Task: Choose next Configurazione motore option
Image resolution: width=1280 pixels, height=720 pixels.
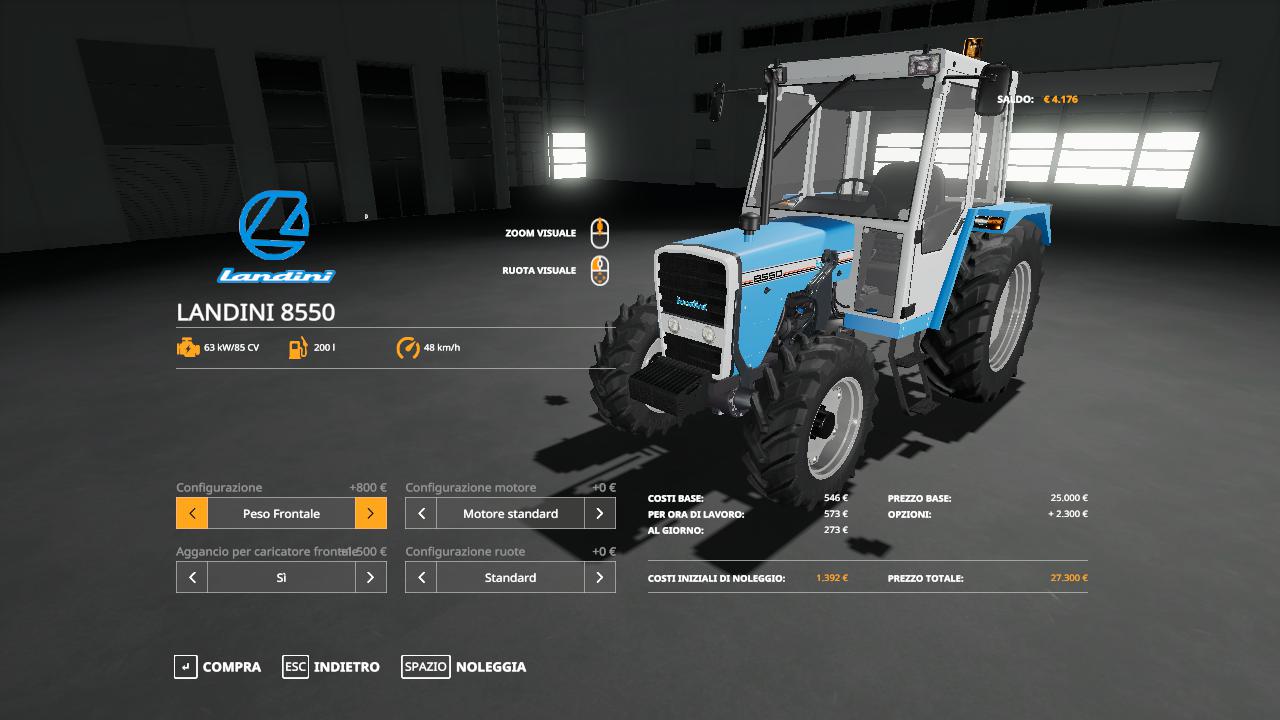Action: 599,514
